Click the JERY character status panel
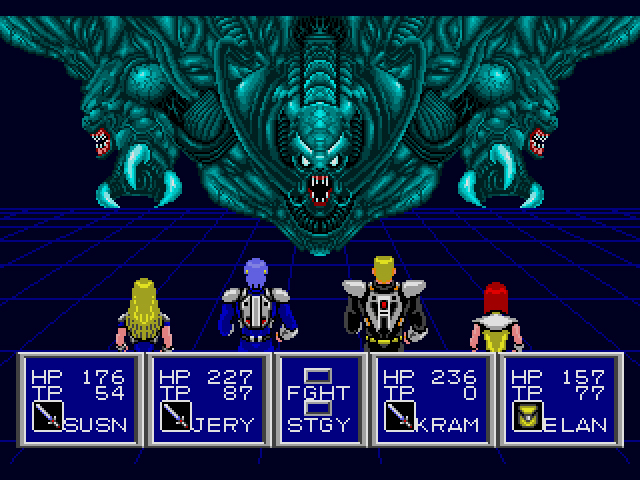 (x=209, y=400)
